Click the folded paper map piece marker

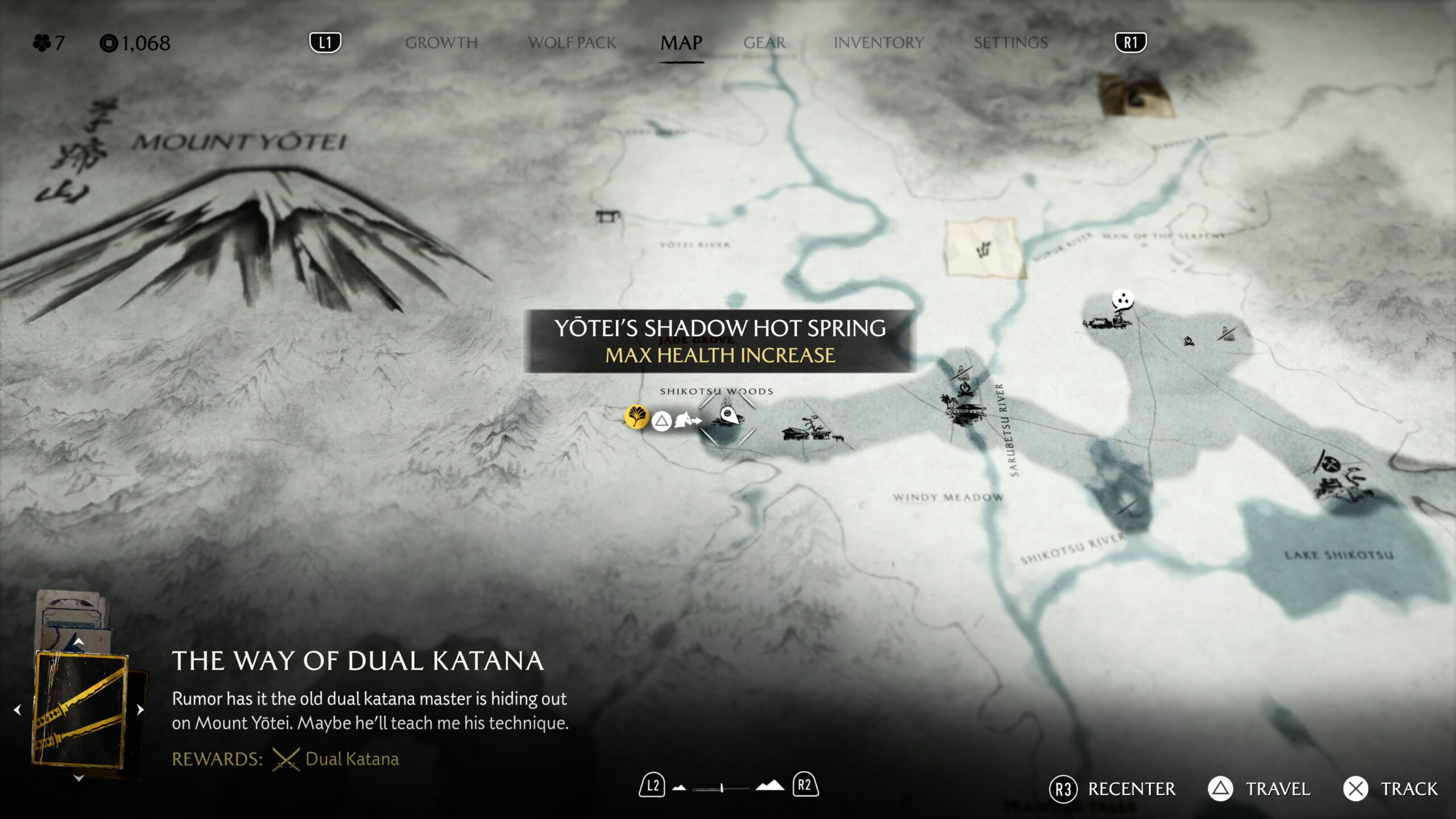tap(984, 248)
